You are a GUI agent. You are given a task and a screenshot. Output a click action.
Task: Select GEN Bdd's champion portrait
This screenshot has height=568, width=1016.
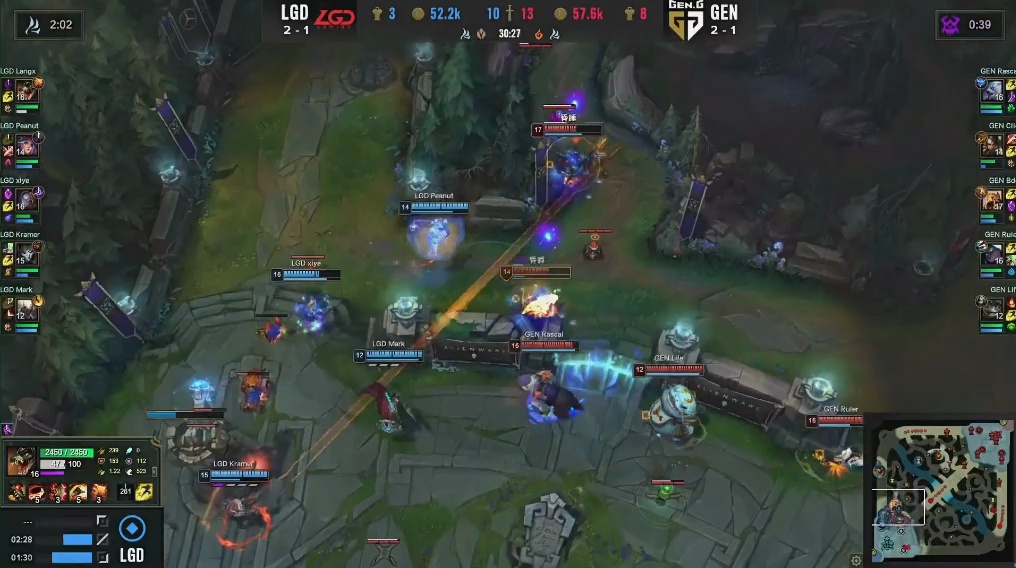(991, 200)
